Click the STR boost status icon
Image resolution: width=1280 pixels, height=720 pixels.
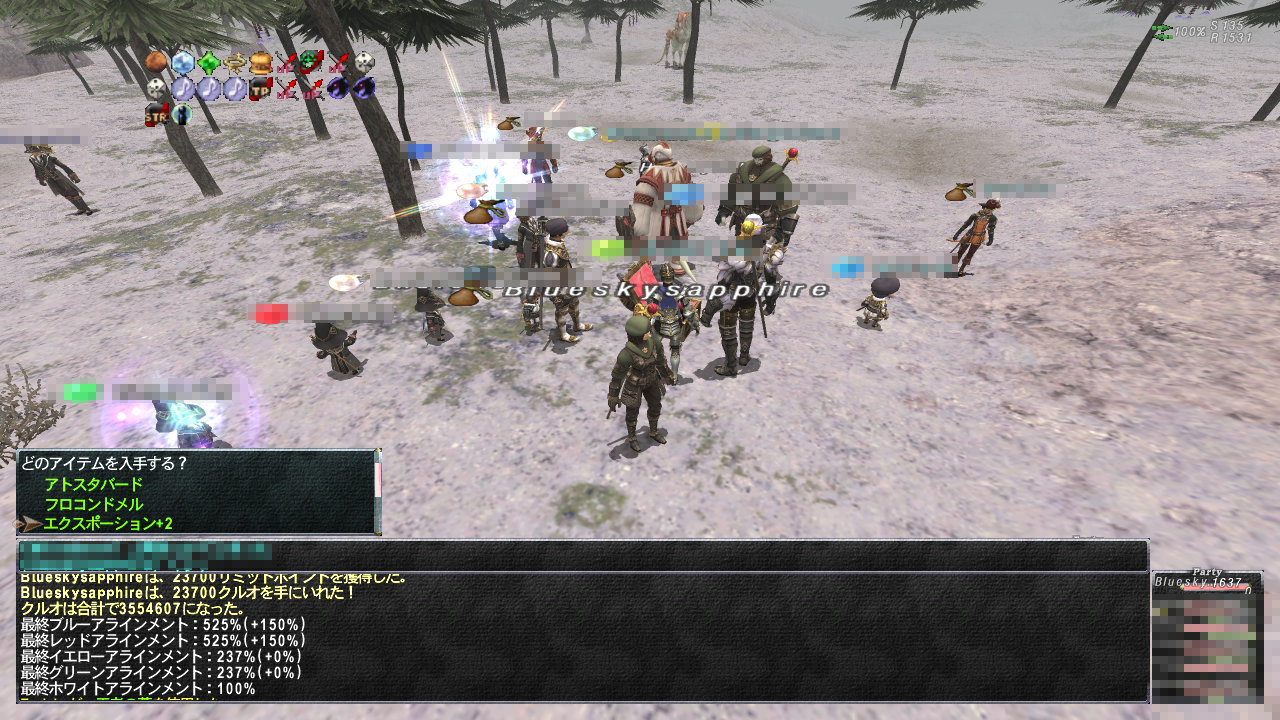coord(156,114)
